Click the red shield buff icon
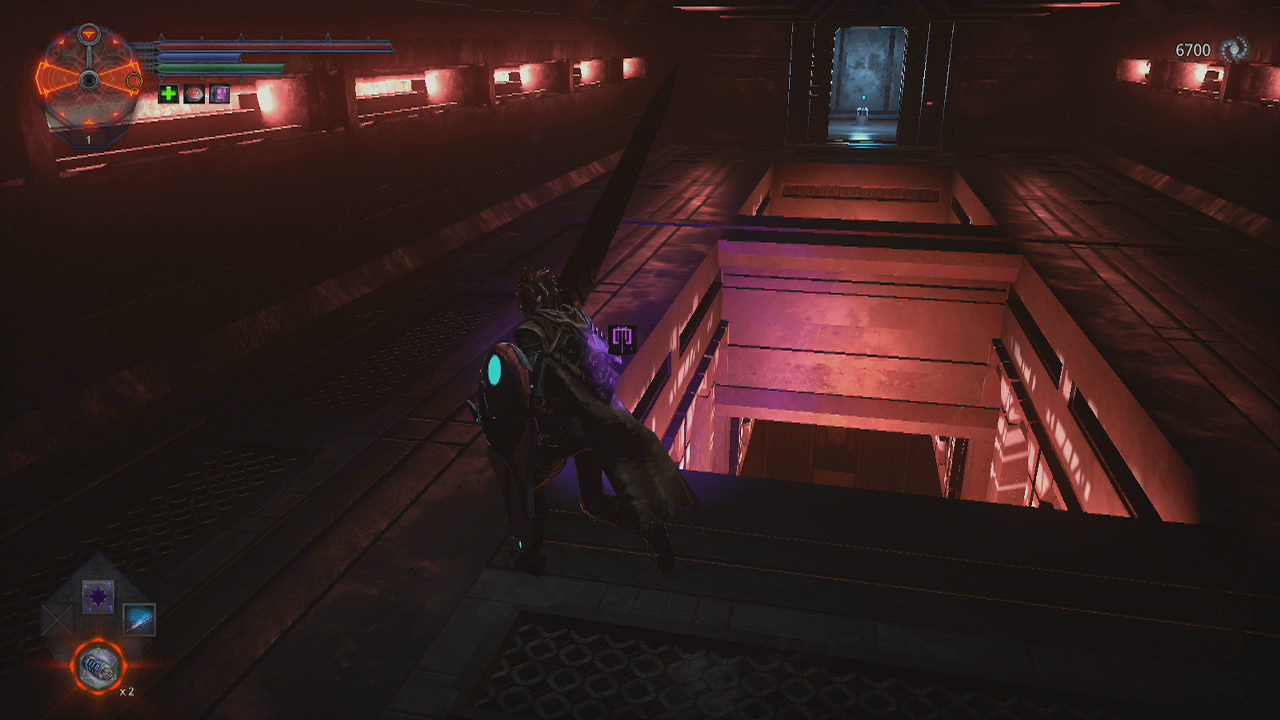This screenshot has width=1280, height=720. tap(193, 95)
